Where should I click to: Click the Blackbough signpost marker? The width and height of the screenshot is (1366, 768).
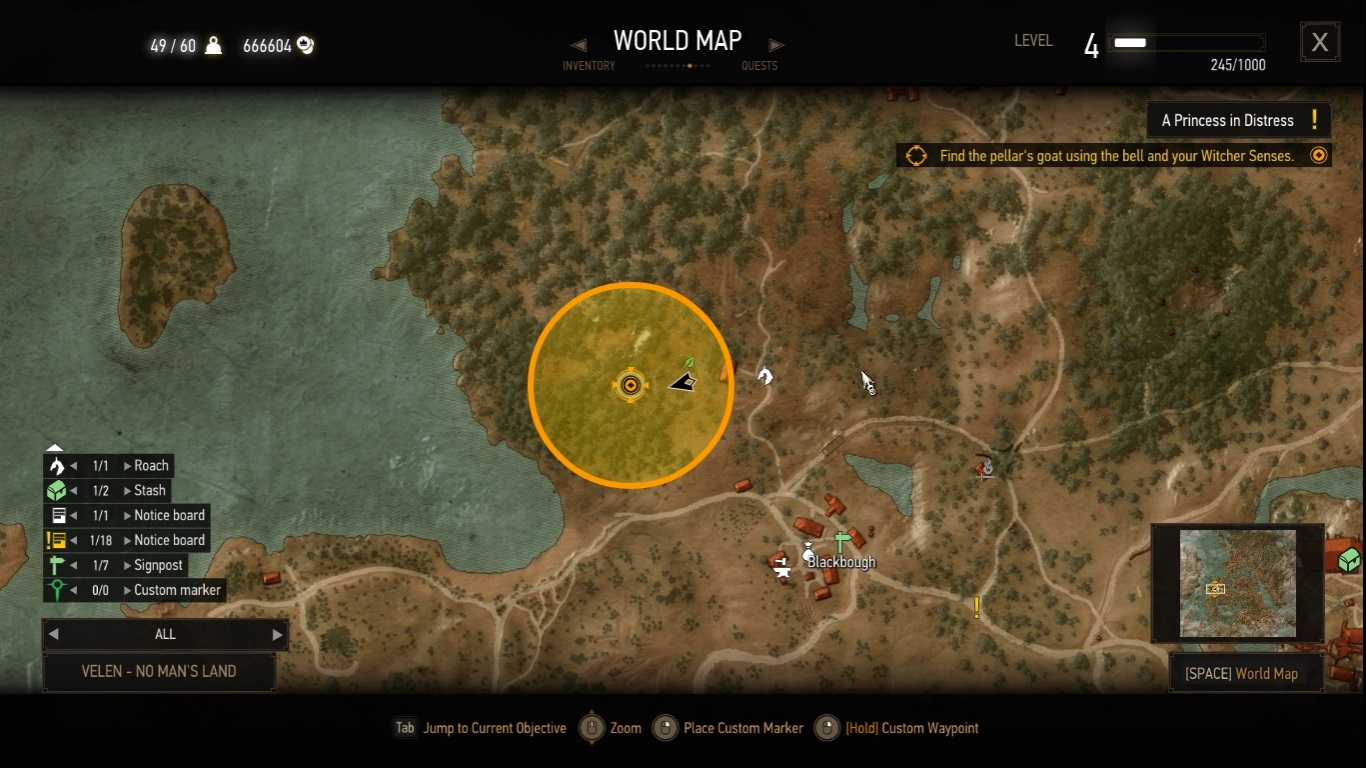[x=842, y=542]
